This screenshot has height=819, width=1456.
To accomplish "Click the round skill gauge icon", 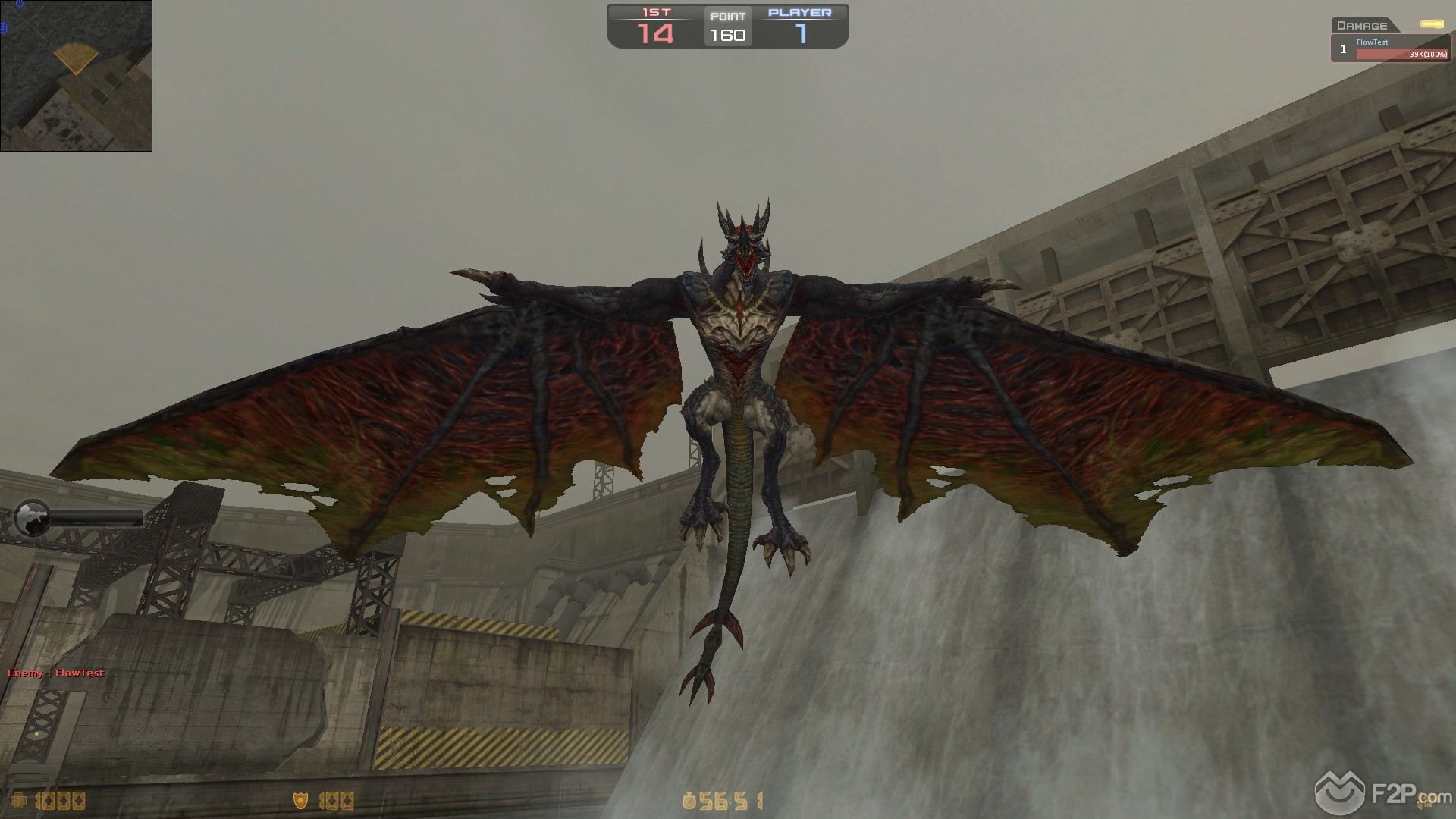I will 32,519.
